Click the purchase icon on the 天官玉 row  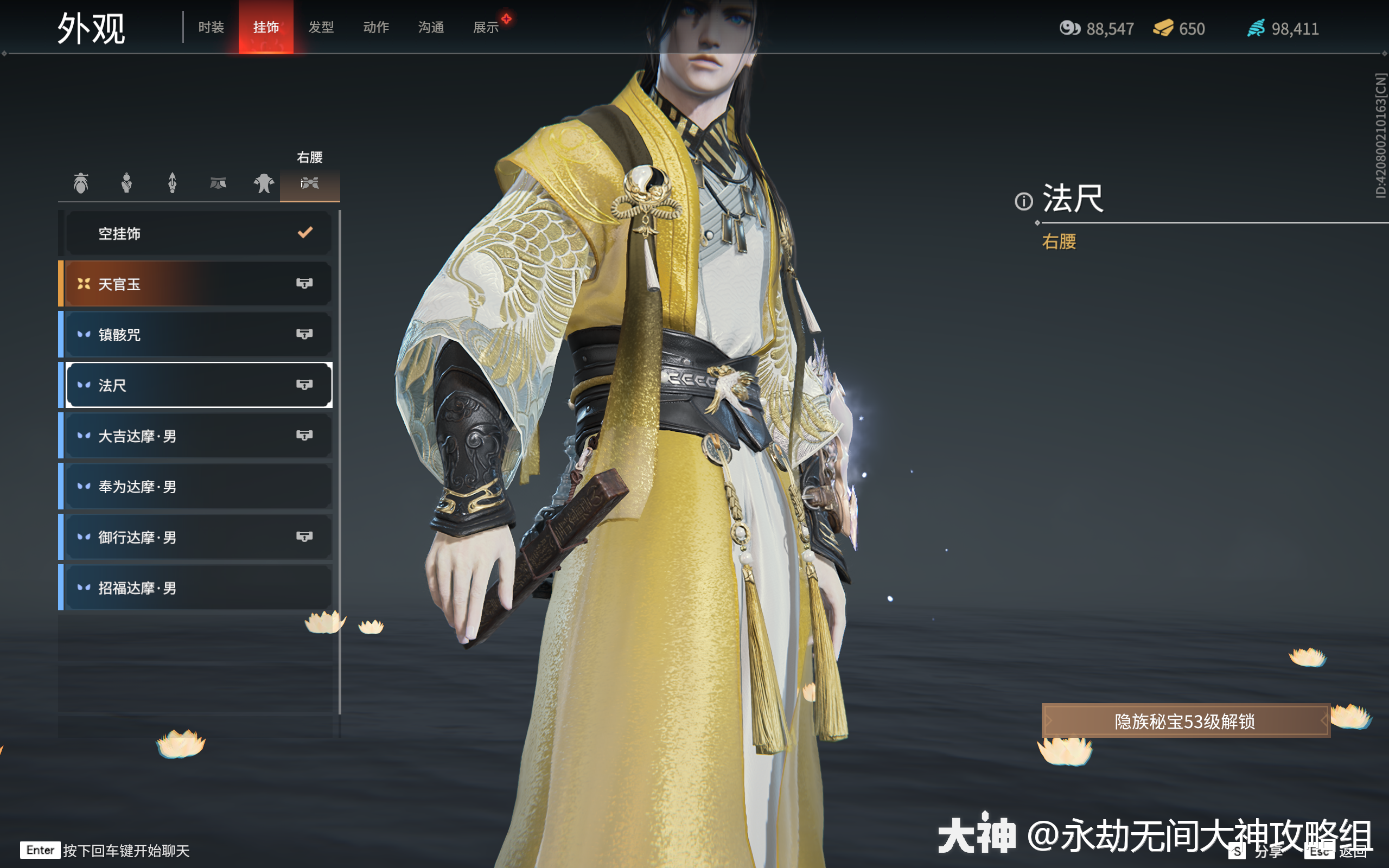click(305, 283)
